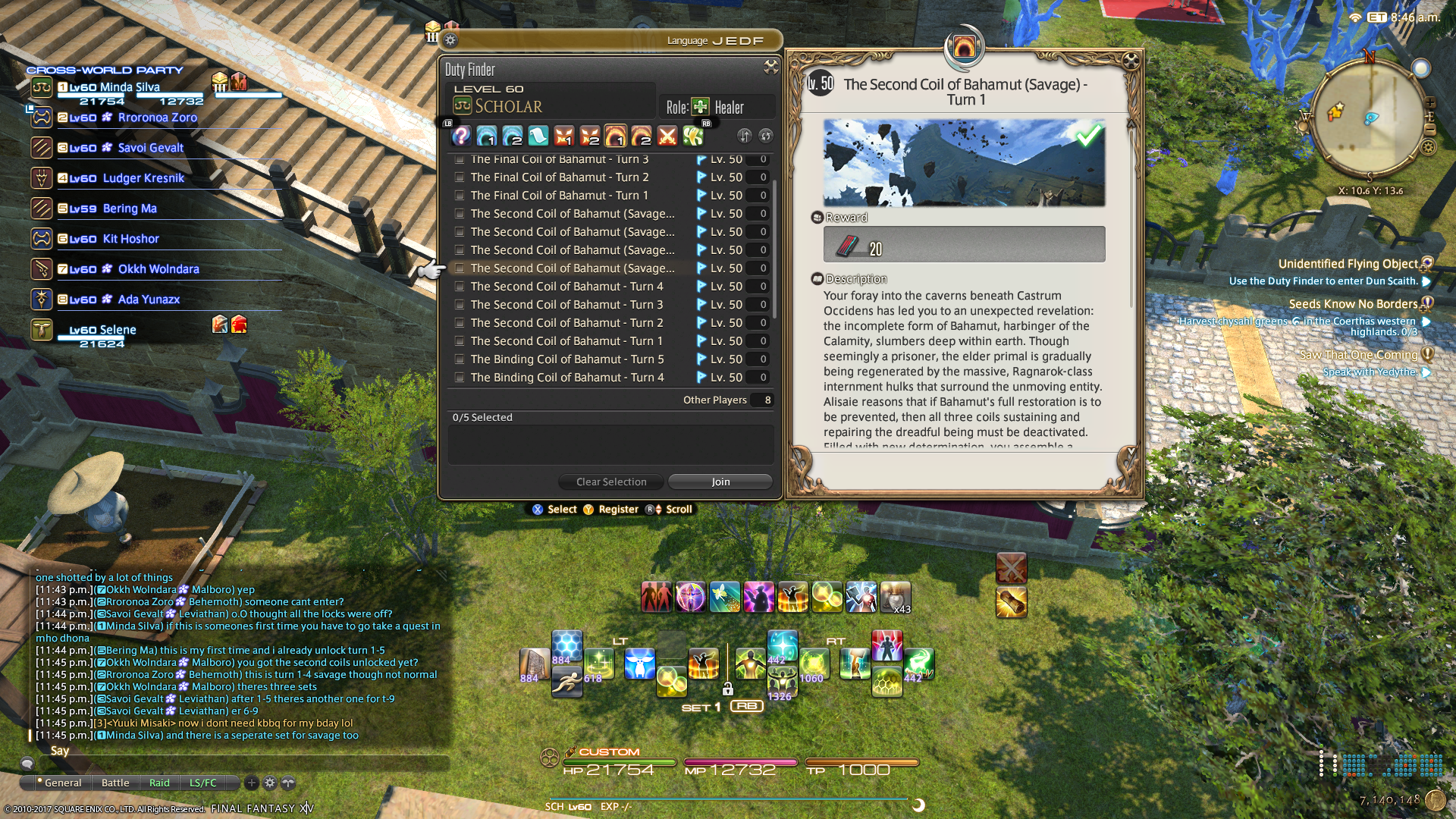Open the Duty Finder settings gear

(x=450, y=40)
